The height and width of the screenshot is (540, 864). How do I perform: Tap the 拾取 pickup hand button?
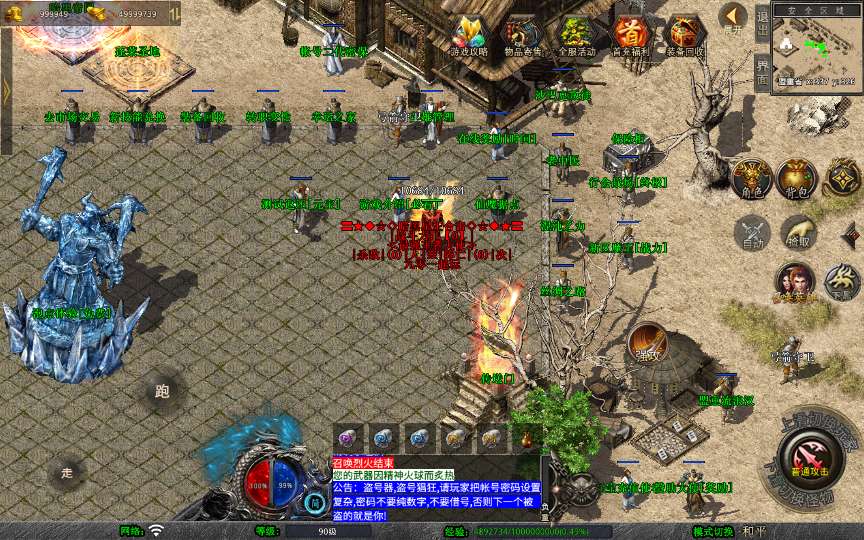click(x=797, y=233)
